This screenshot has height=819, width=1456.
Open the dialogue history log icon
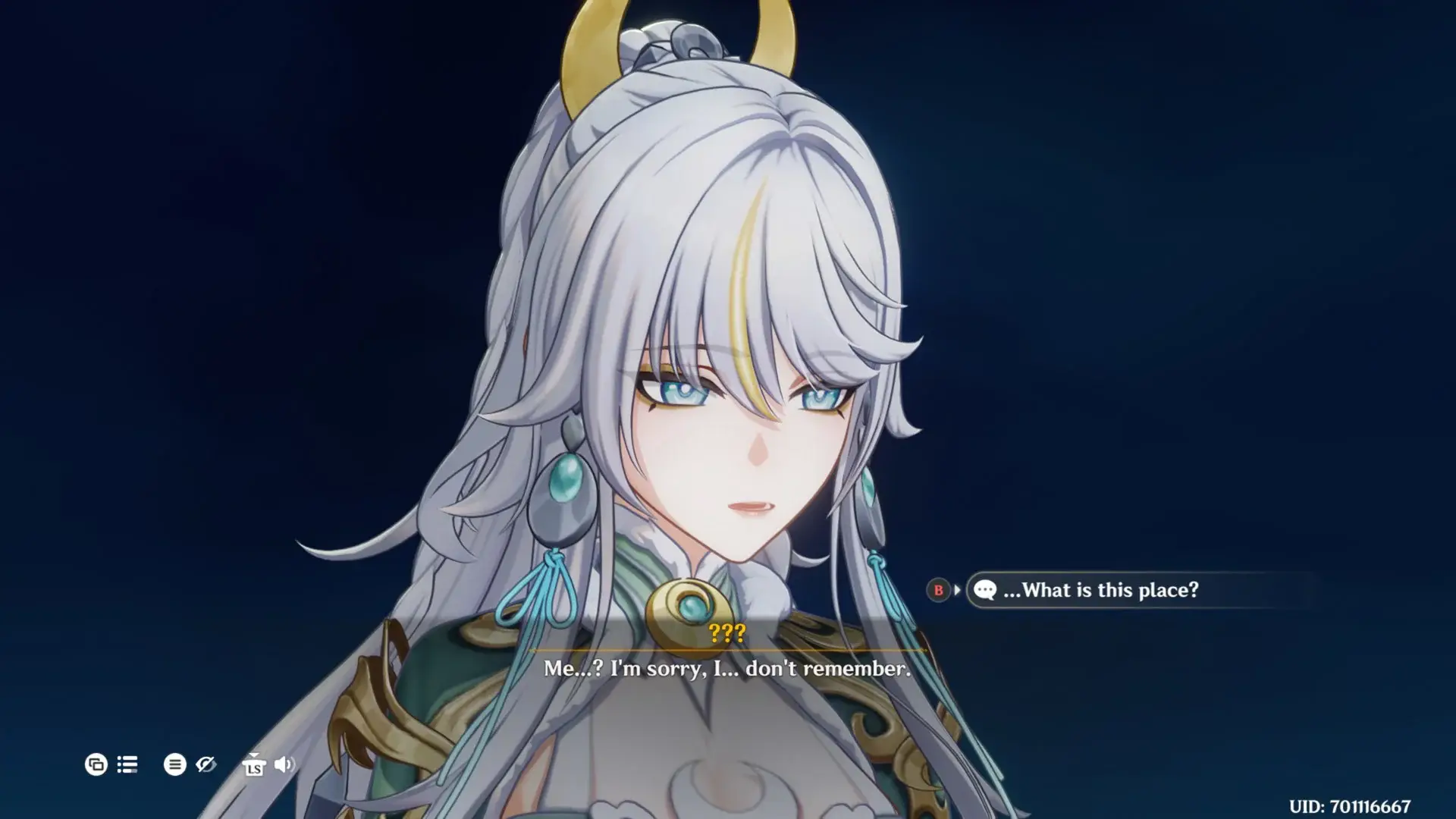(x=127, y=765)
